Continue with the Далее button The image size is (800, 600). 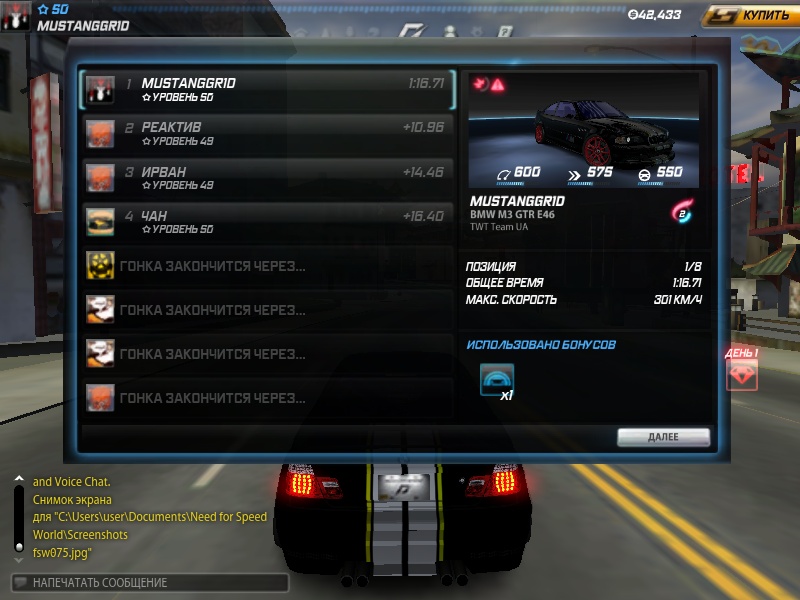663,437
